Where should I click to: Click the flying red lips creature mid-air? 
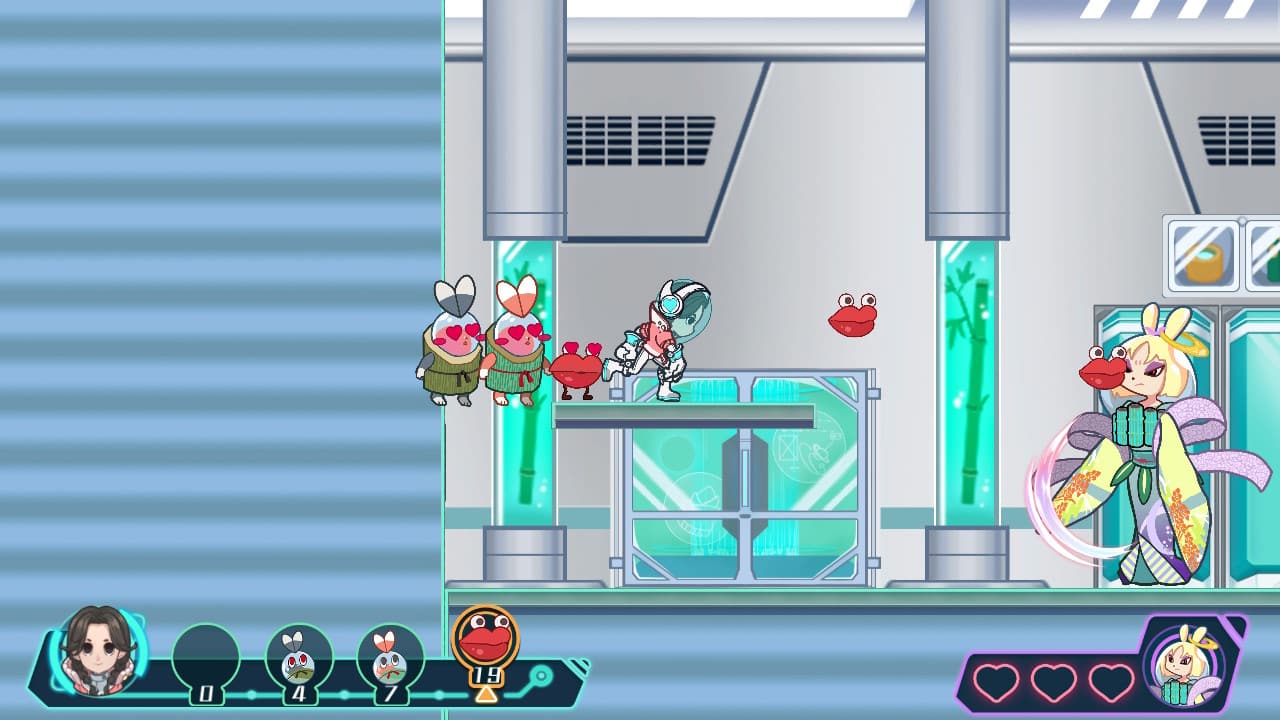tap(852, 315)
